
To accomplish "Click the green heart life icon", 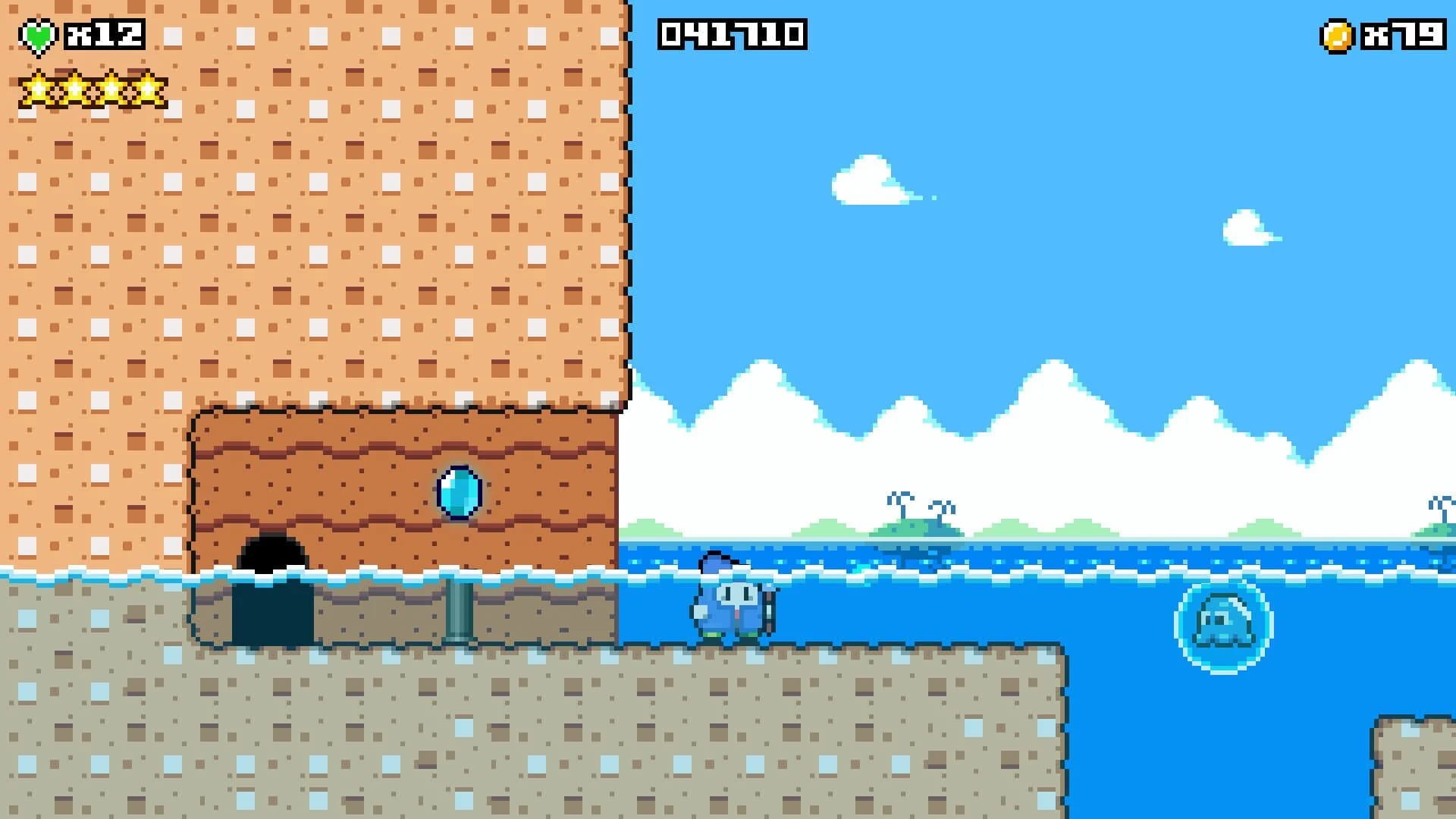I will click(x=38, y=33).
